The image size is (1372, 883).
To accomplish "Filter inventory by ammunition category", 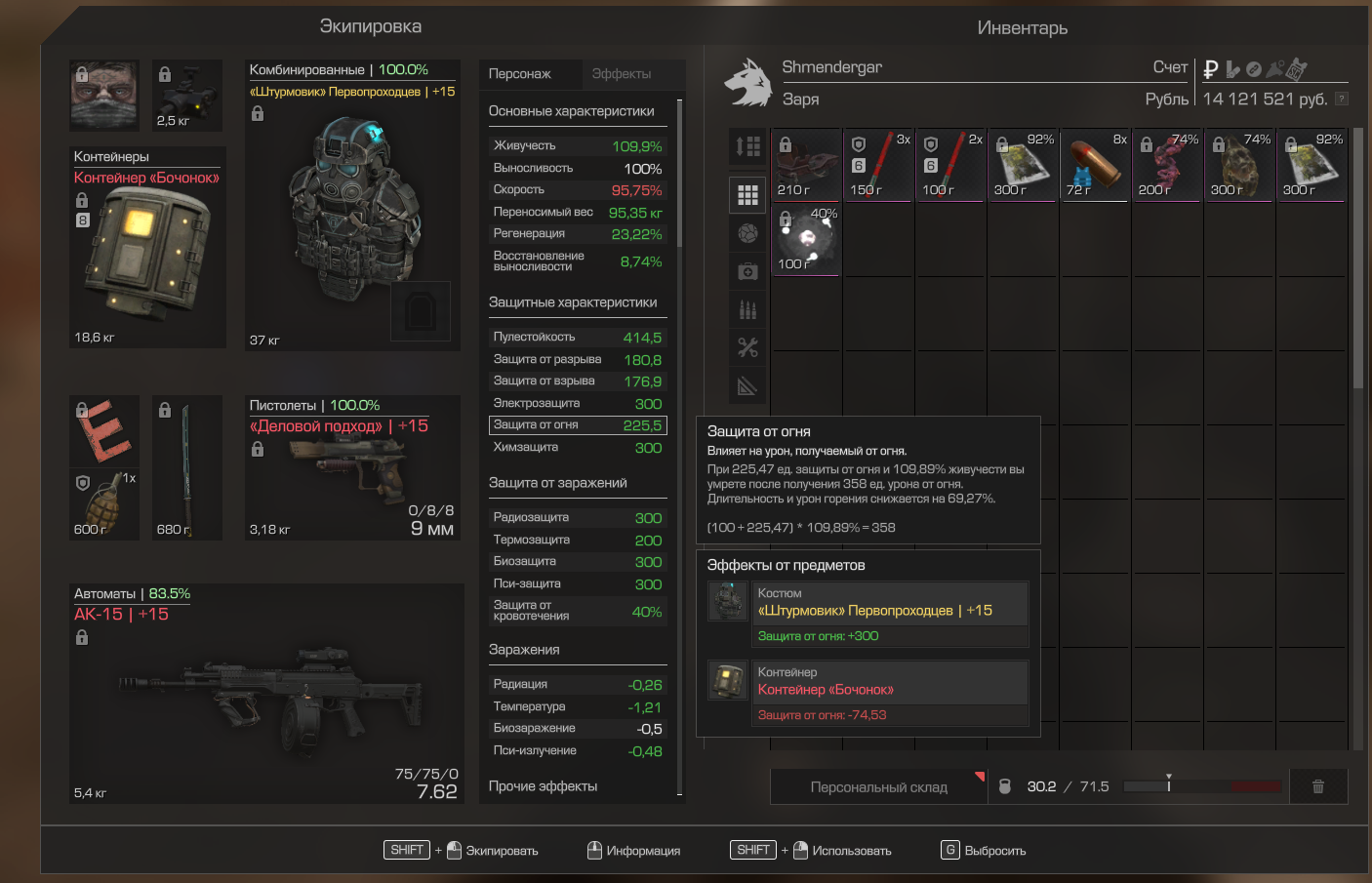I will tap(748, 309).
